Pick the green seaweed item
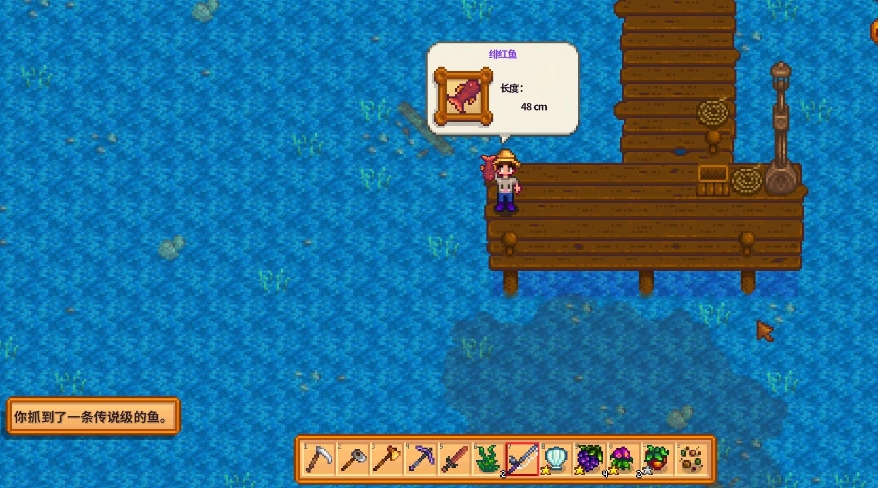Viewport: 878px width, 488px height. tap(489, 459)
